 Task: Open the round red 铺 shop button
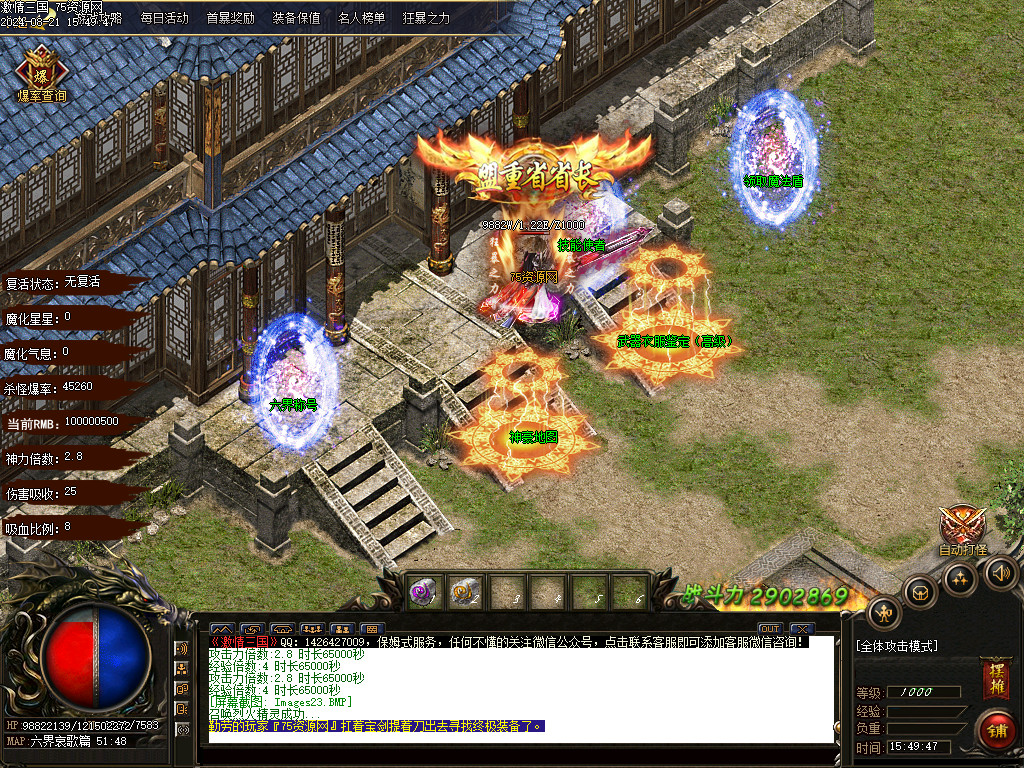(995, 729)
